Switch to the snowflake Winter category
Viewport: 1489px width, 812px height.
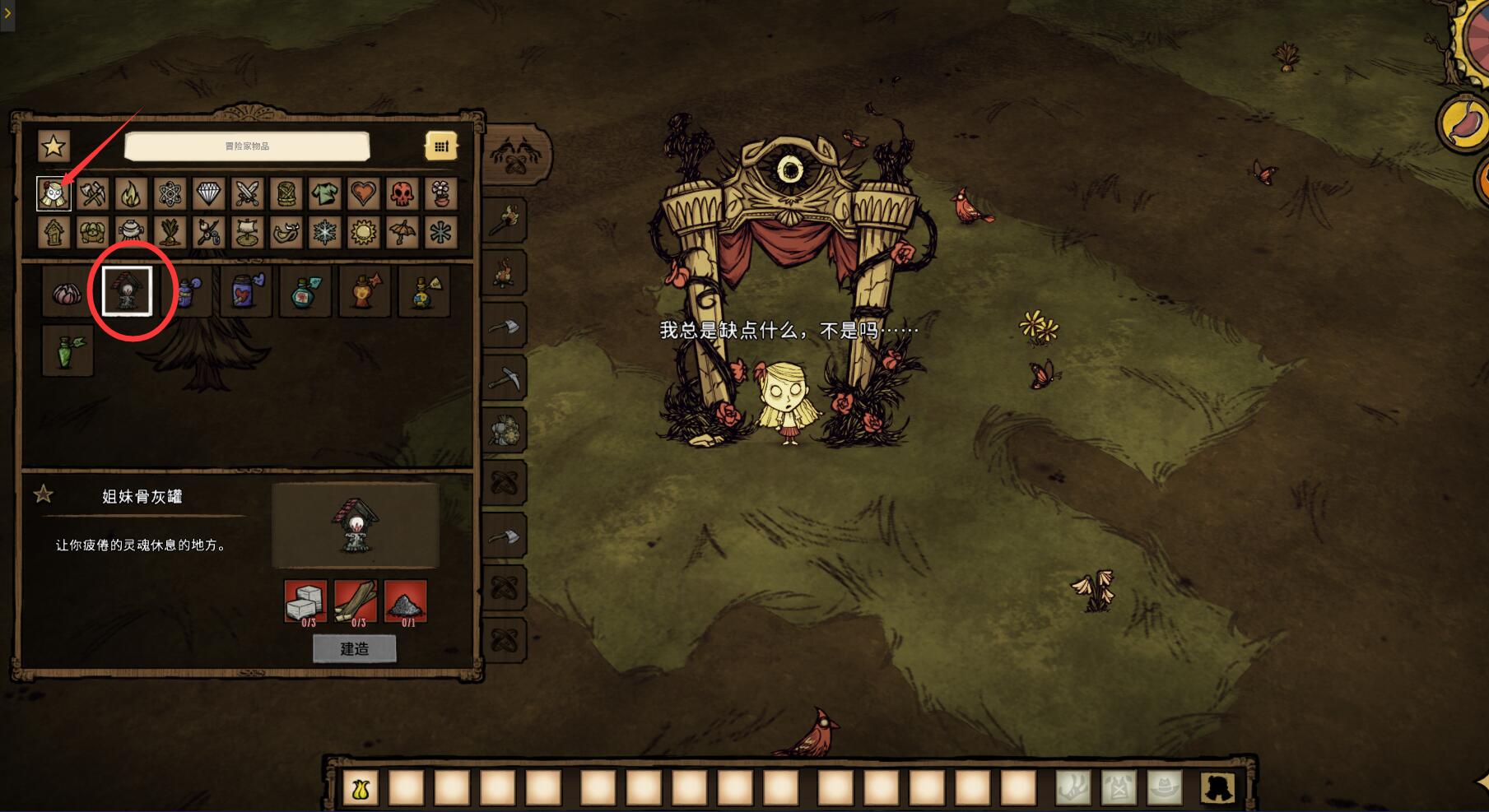324,233
